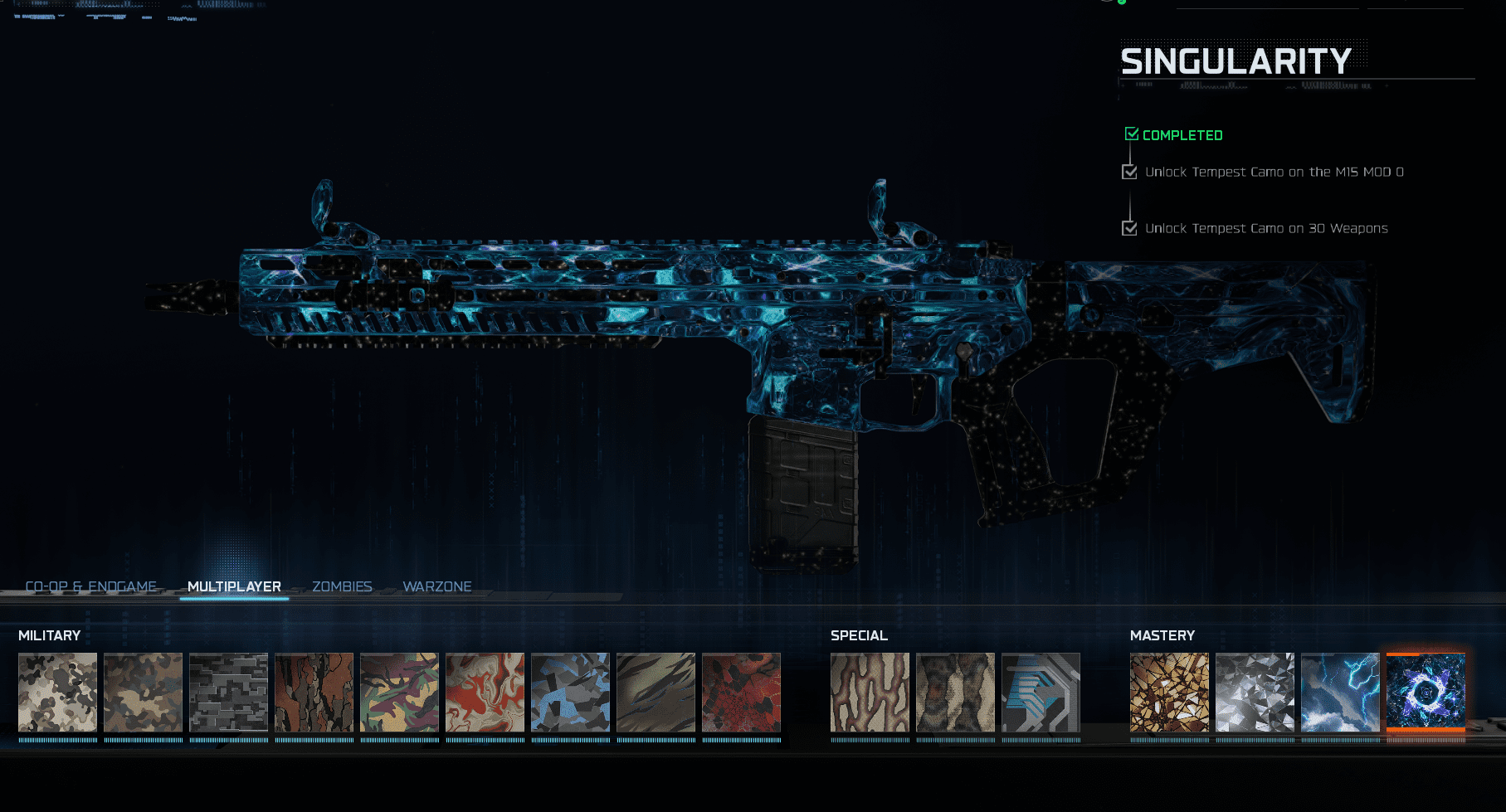1506x812 pixels.
Task: Select the woodland stripe military camo
Action: pyautogui.click(x=399, y=693)
